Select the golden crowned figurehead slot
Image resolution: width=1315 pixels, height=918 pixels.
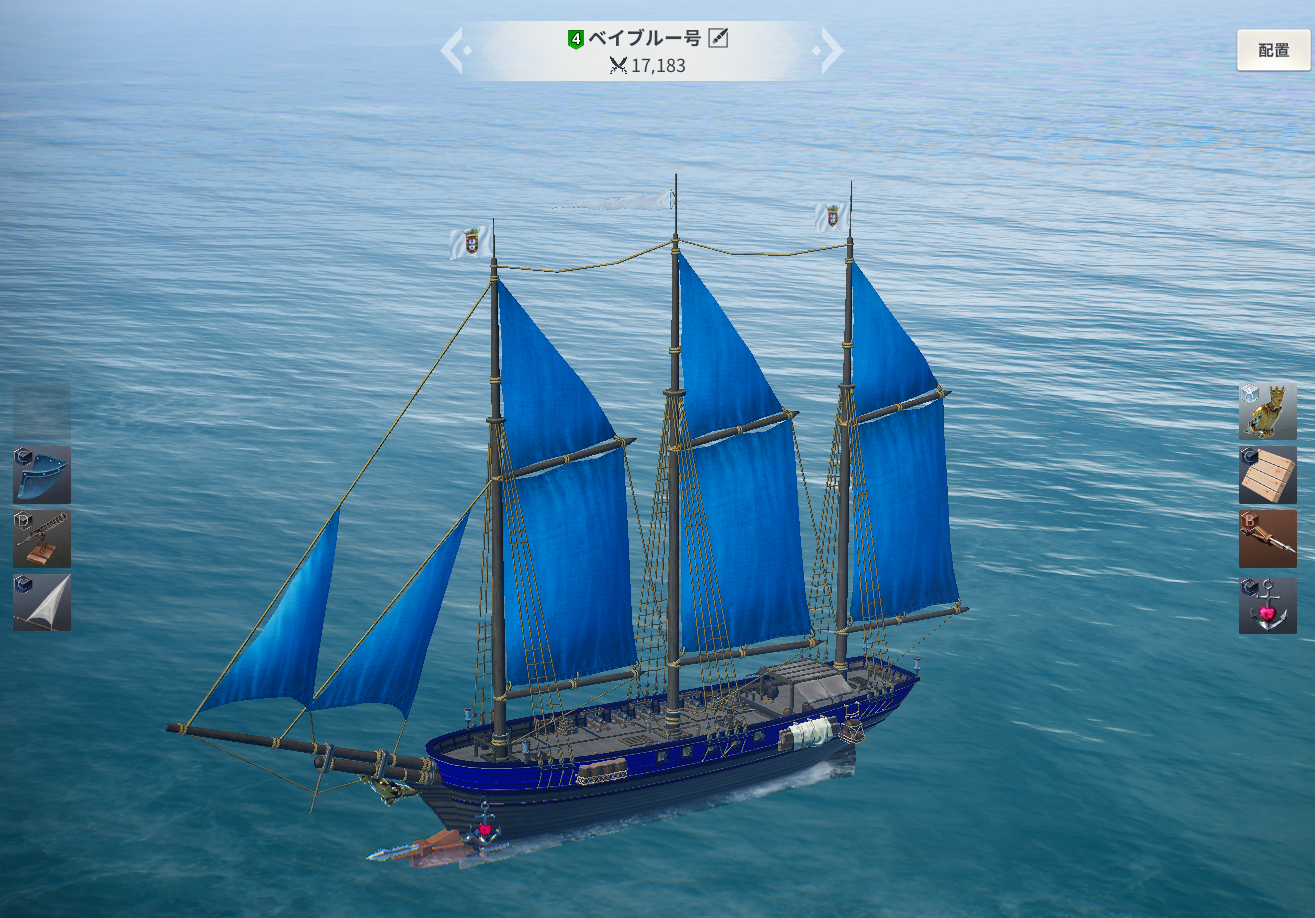(1267, 410)
